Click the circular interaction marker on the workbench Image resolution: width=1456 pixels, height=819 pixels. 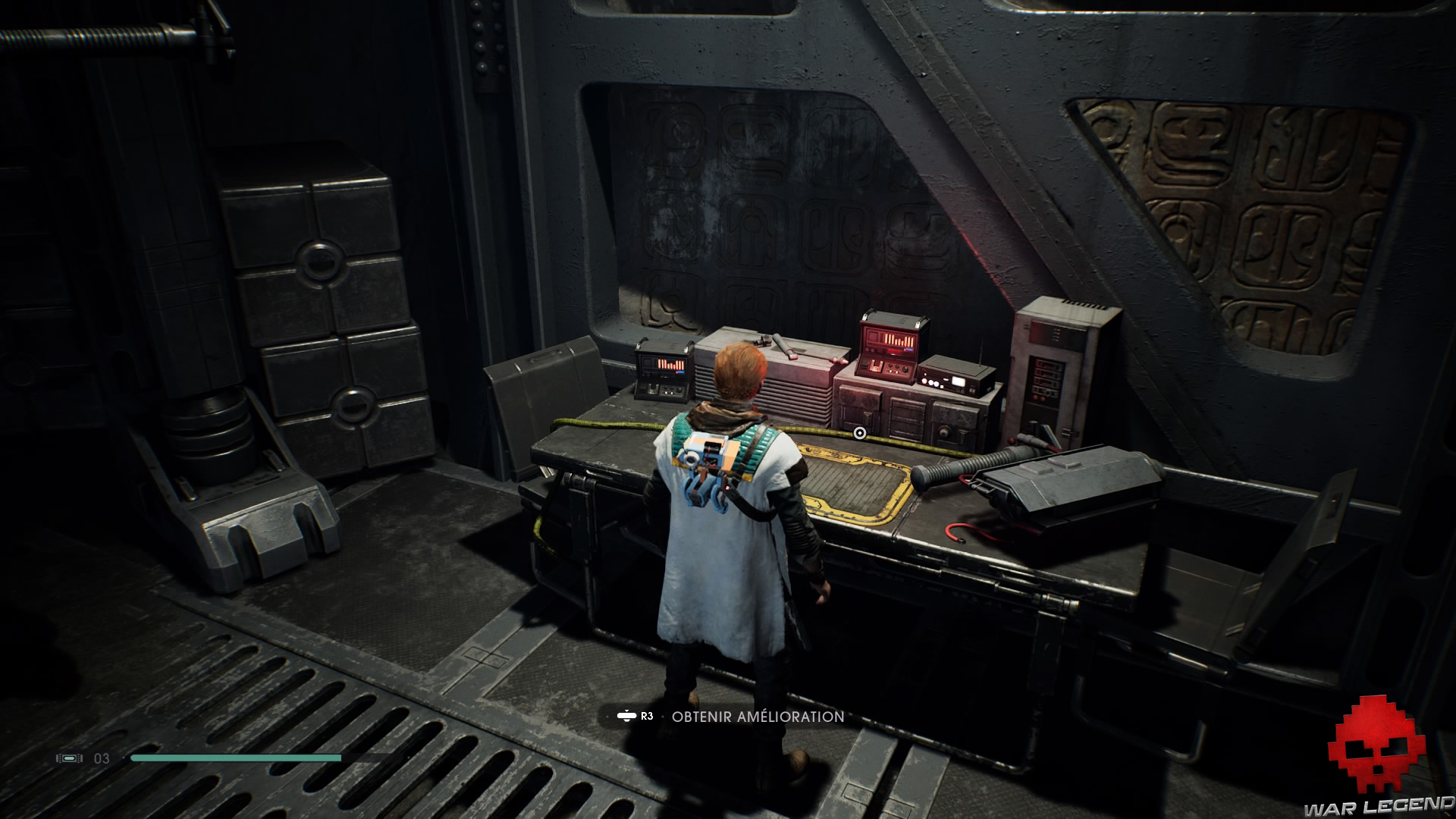click(x=859, y=433)
